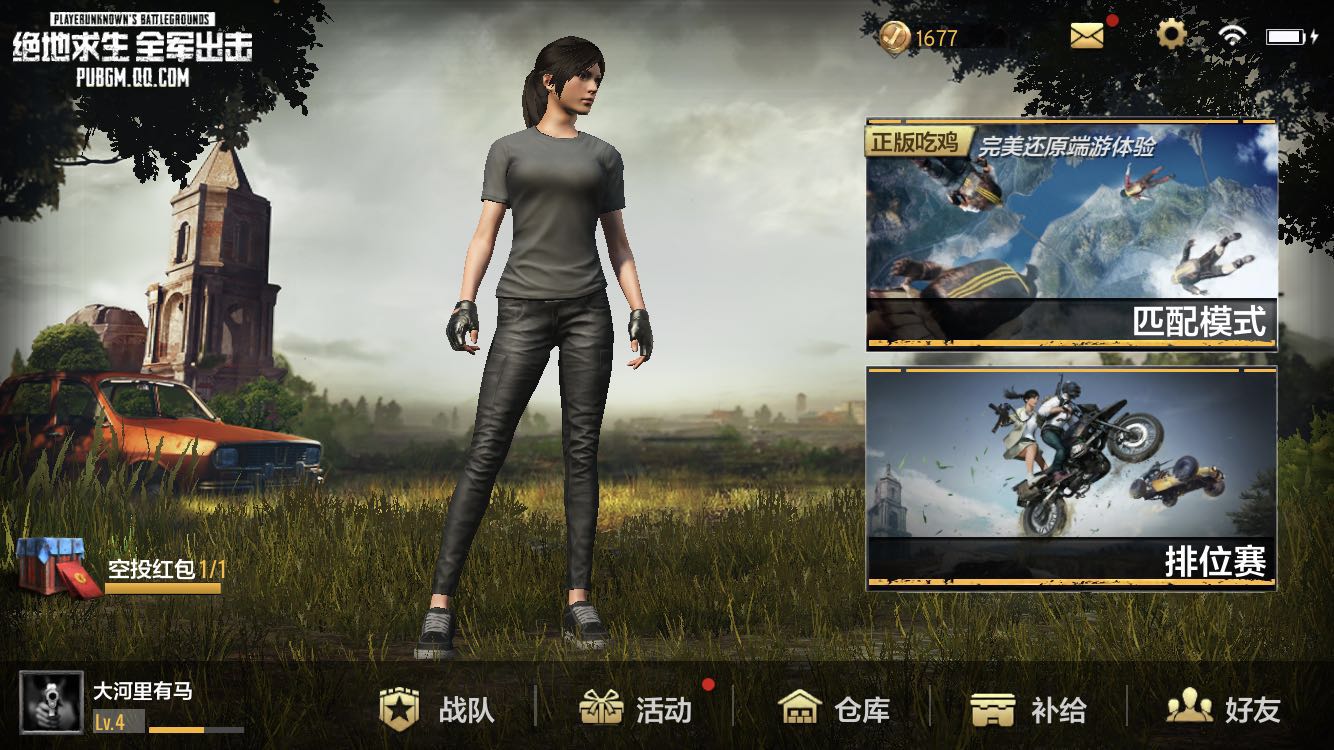Open the 战队 team menu

click(x=438, y=710)
